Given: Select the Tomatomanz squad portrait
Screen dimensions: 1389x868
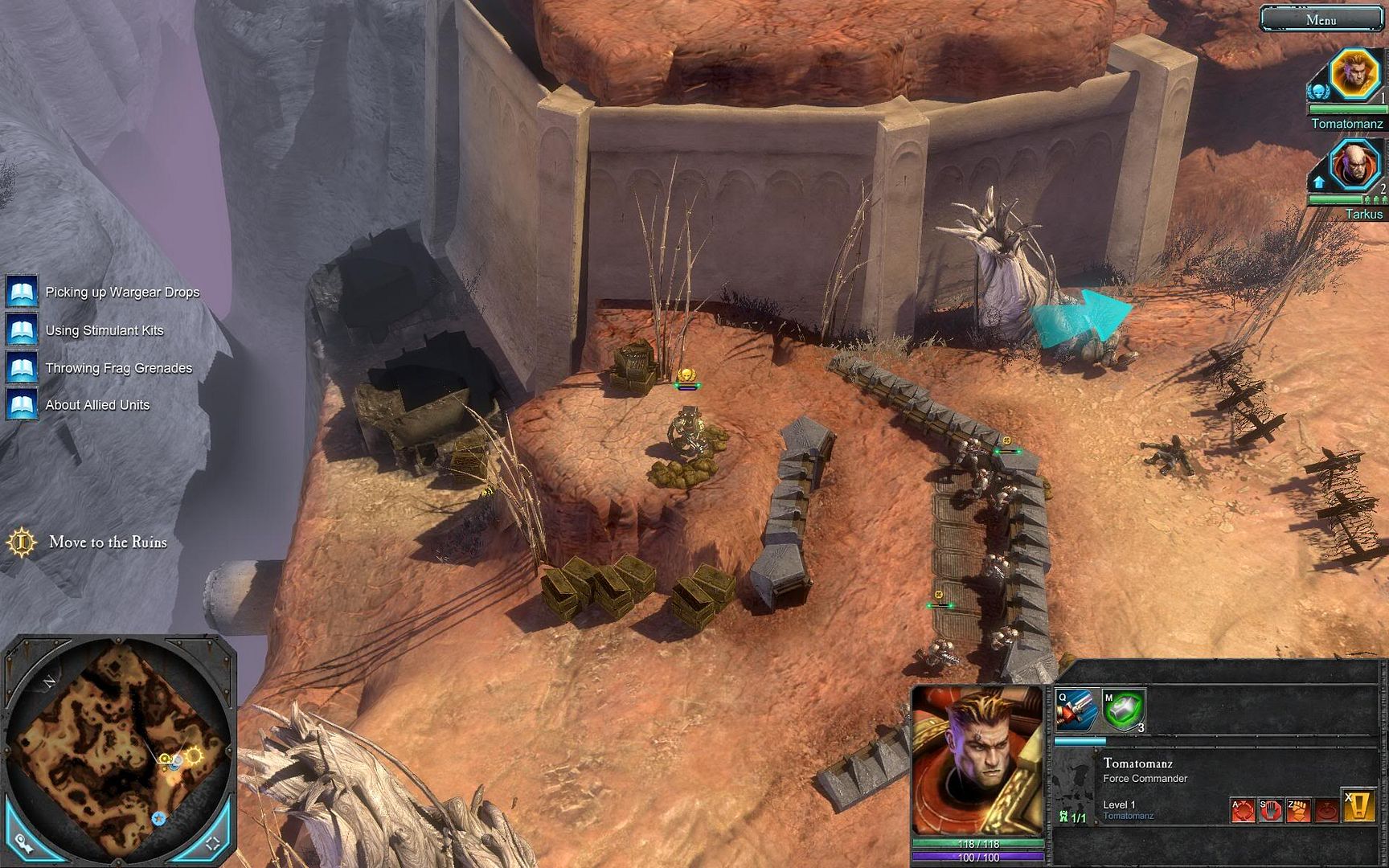Looking at the screenshot, I should [x=1354, y=75].
